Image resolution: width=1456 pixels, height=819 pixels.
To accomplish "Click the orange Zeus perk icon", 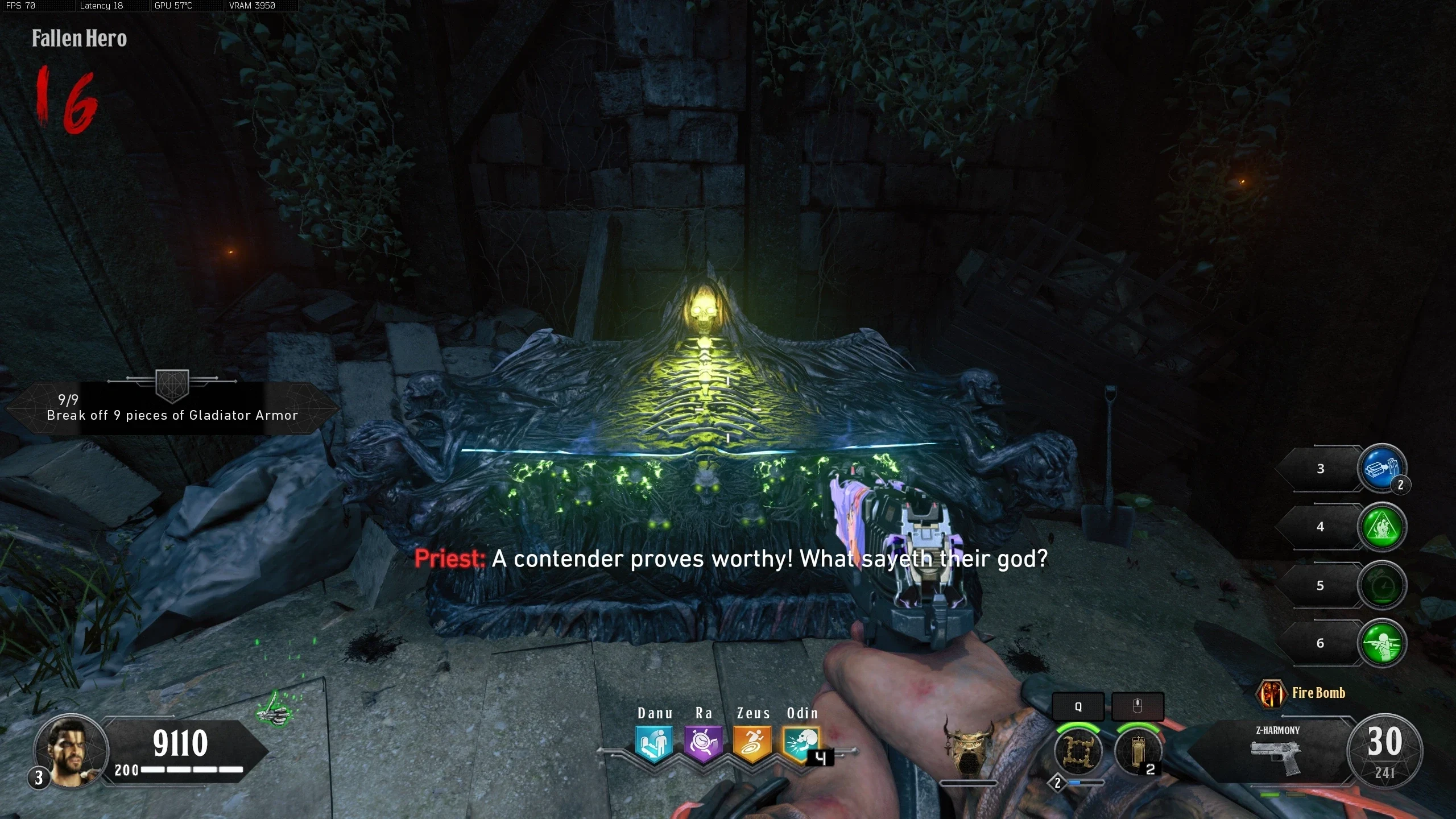I will (752, 744).
